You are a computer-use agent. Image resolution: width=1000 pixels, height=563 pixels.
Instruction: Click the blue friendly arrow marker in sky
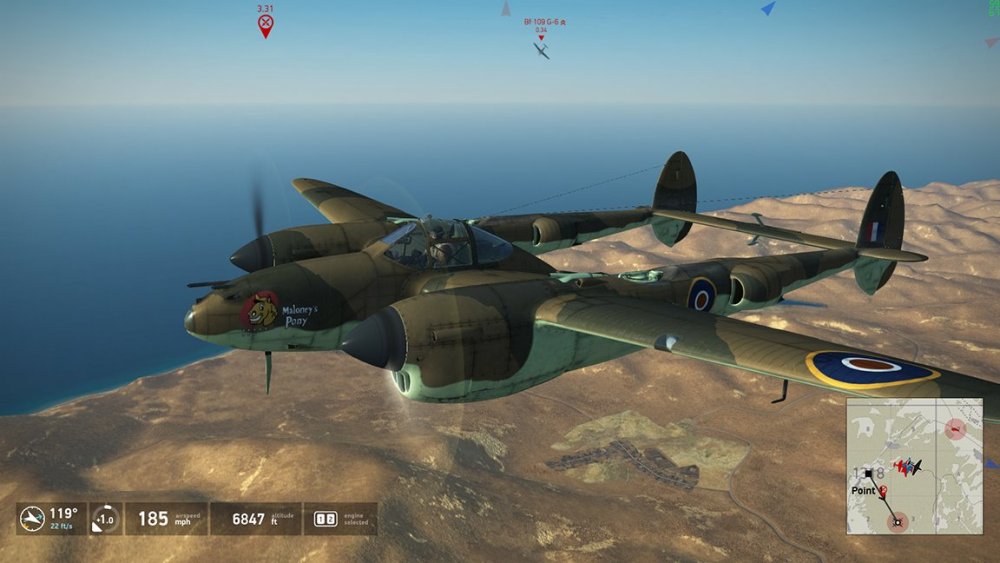[767, 9]
